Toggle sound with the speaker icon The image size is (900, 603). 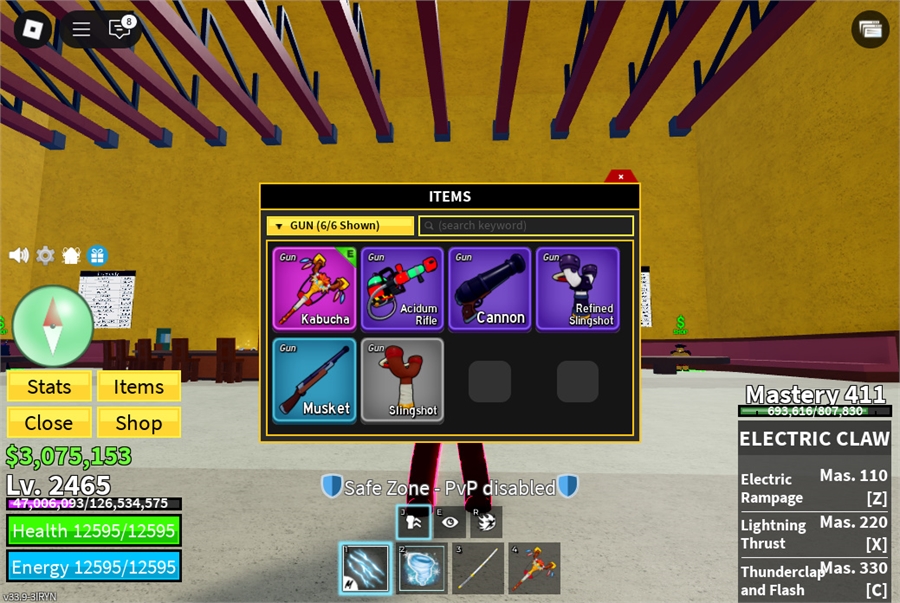19,255
